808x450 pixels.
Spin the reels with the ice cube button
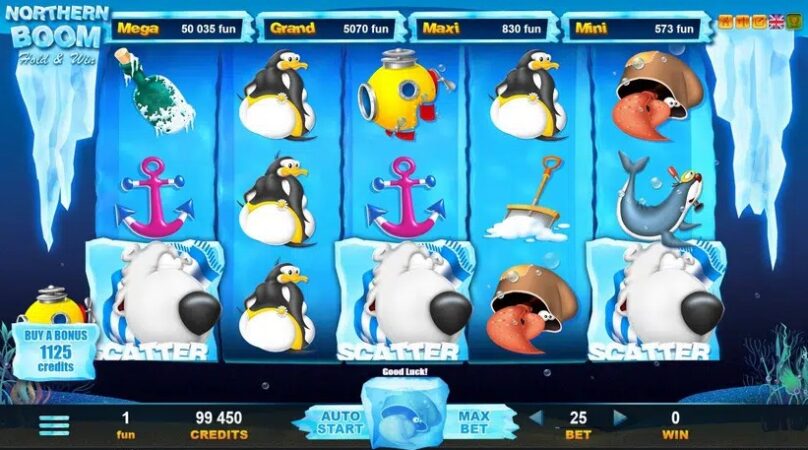[x=403, y=418]
